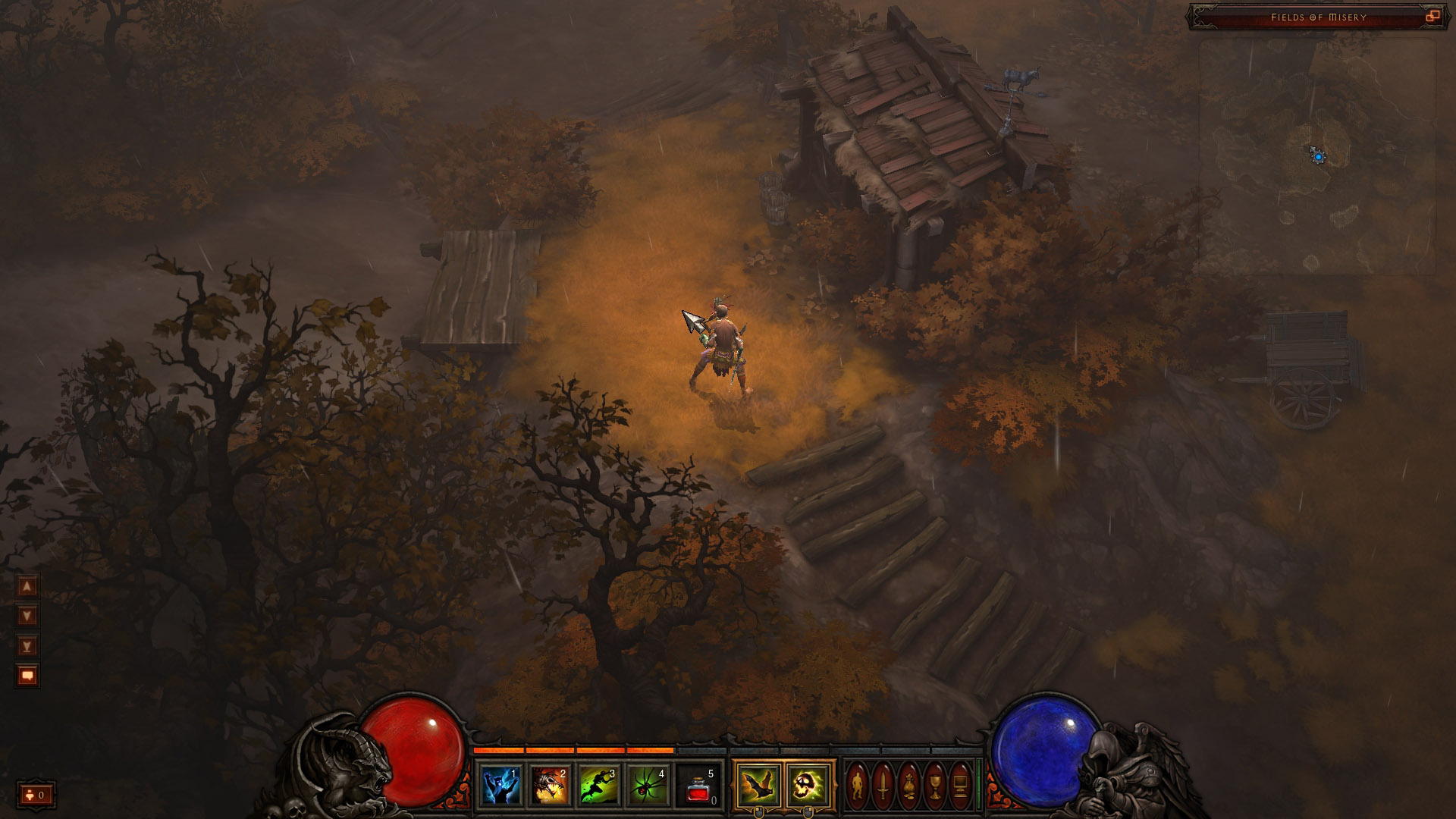Open the sword menu button
This screenshot has height=819, width=1456.
[x=883, y=786]
